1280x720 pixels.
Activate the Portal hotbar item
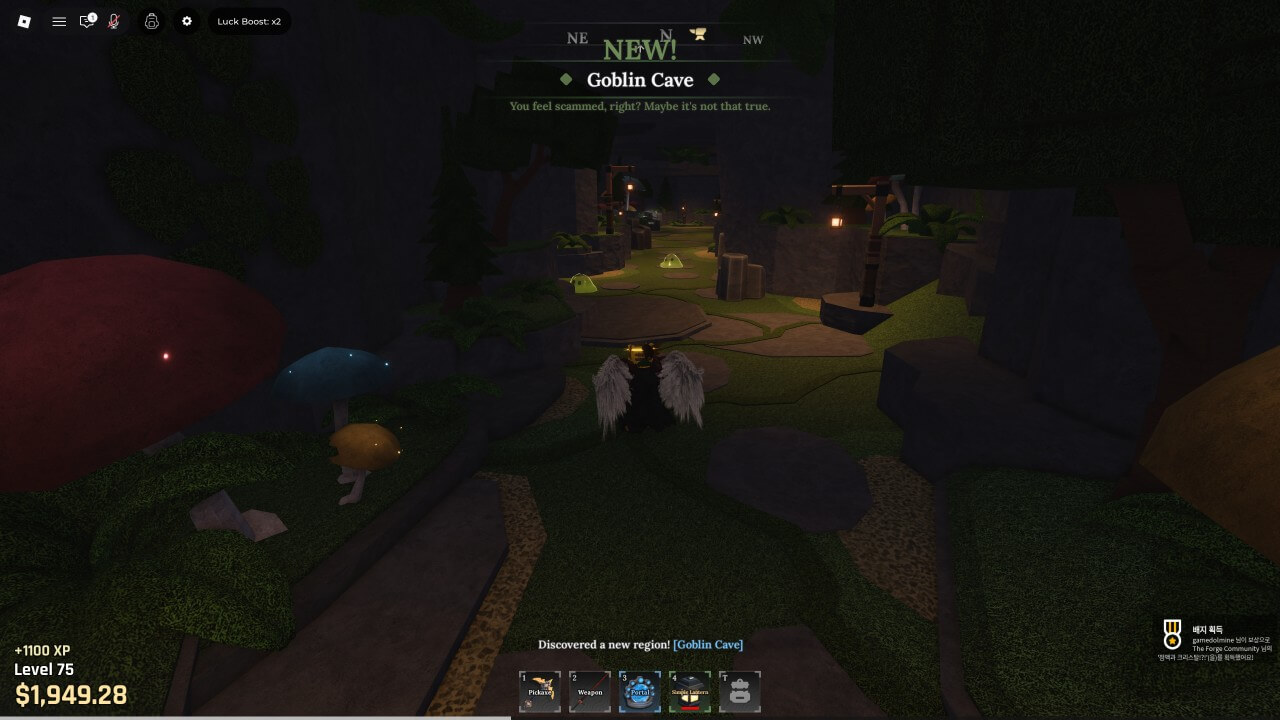coord(640,692)
